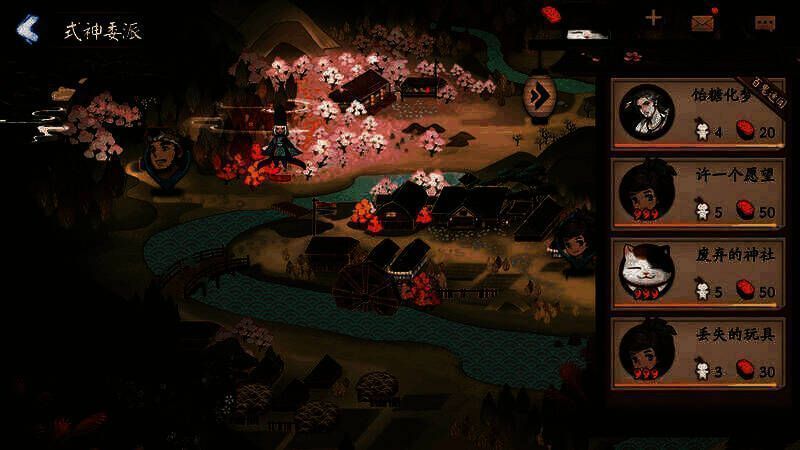Collapse the panel with the lantern arrow button

pyautogui.click(x=540, y=96)
